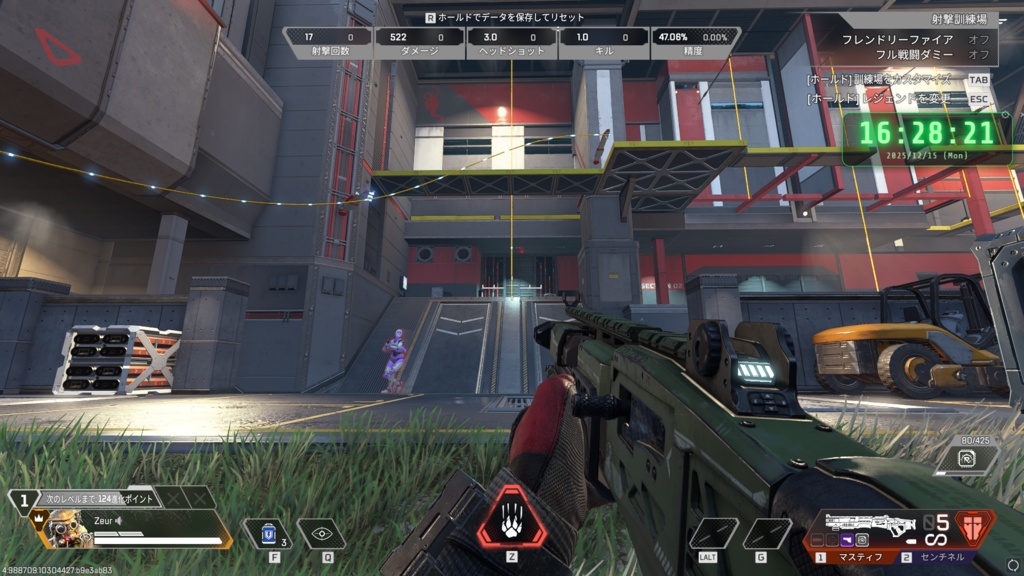1024x576 pixels.
Task: Use the blue shield battery item
Action: pyautogui.click(x=267, y=534)
